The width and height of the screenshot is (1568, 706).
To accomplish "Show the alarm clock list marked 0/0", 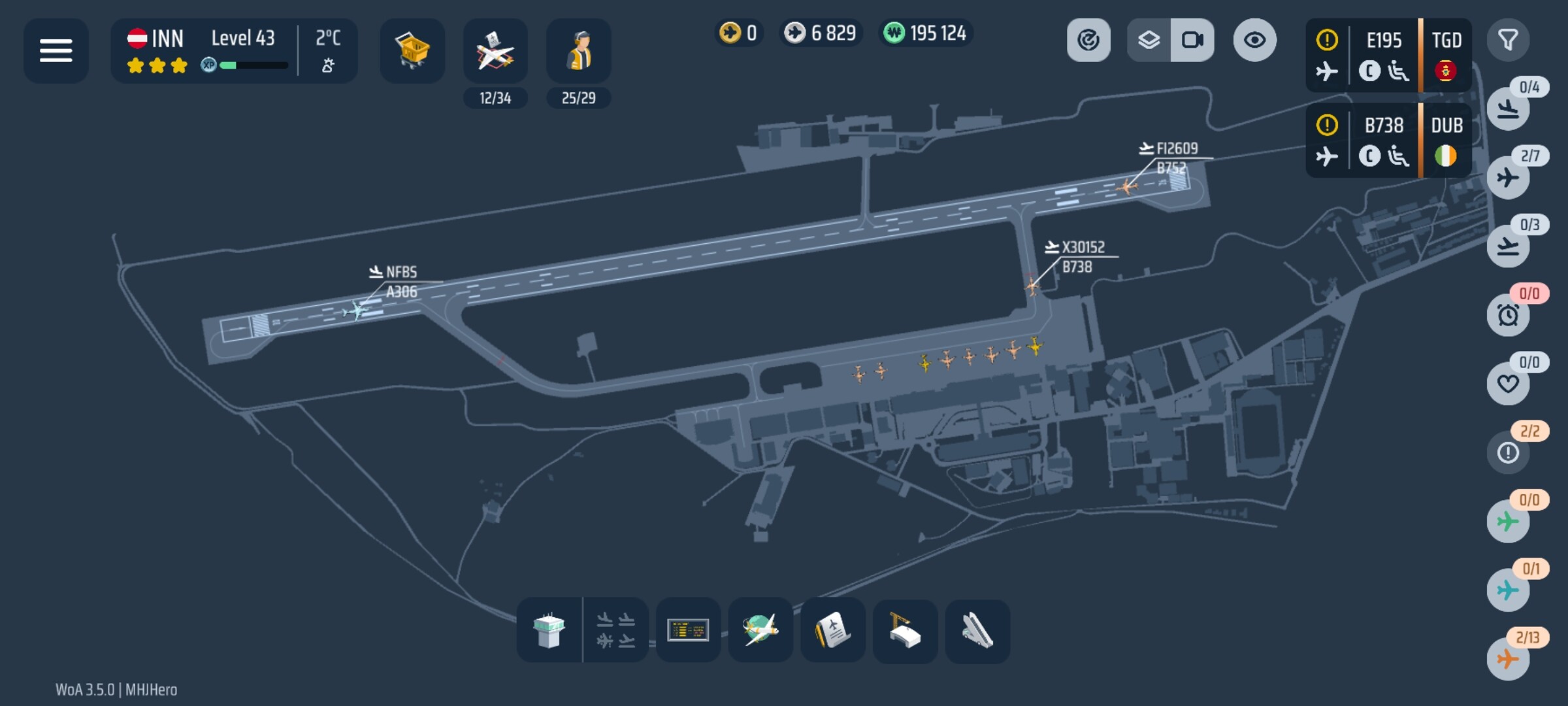I will pyautogui.click(x=1508, y=315).
